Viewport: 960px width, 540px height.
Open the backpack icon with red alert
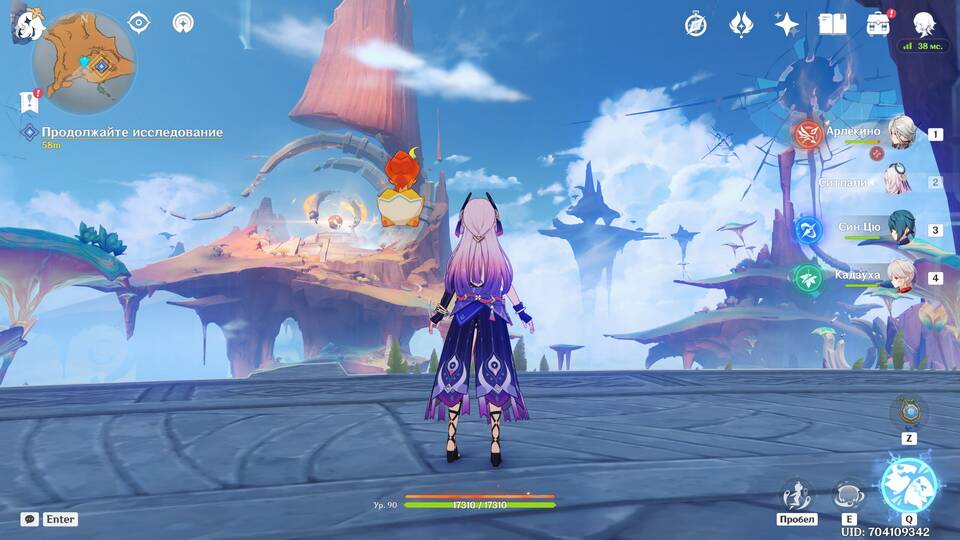point(879,24)
